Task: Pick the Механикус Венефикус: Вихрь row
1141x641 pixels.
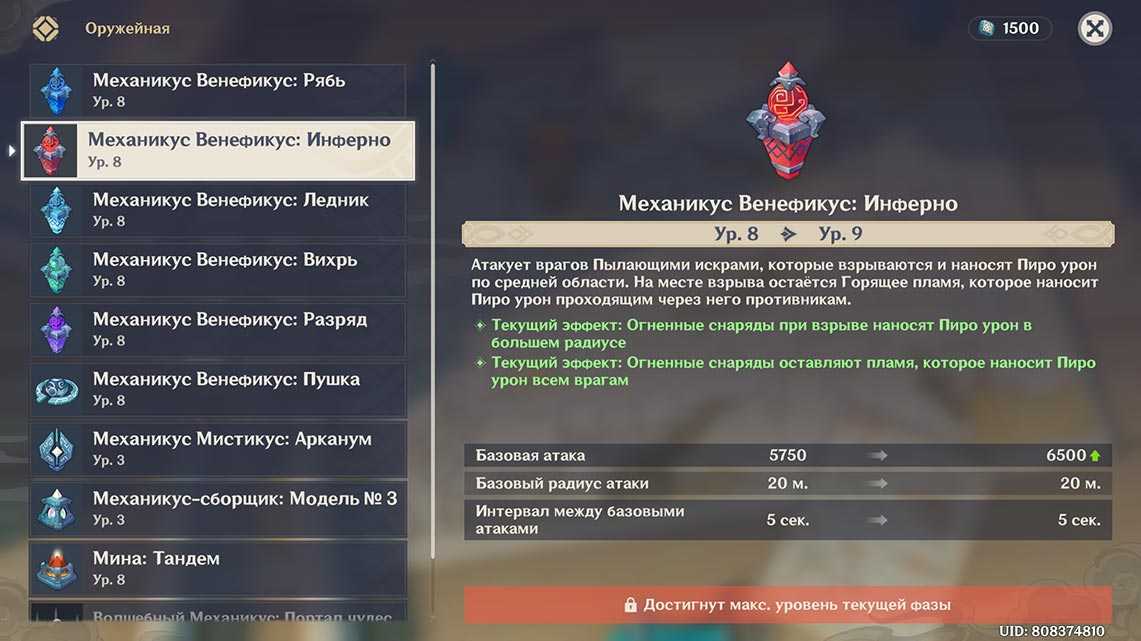Action: tap(218, 270)
